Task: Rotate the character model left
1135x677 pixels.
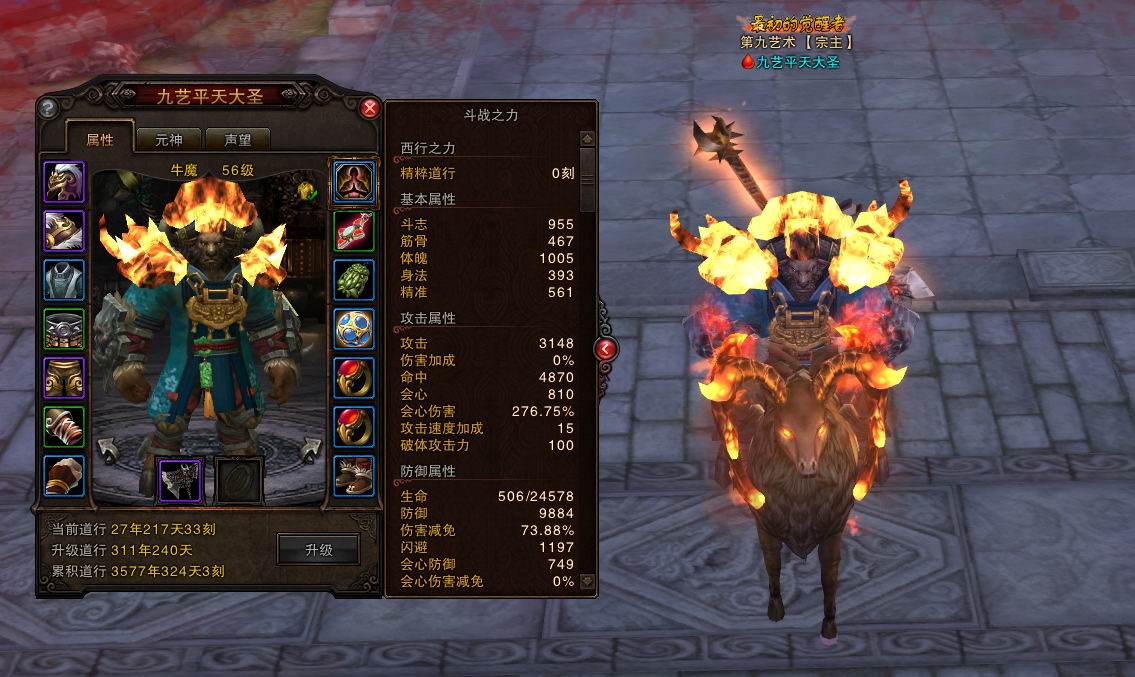Action: click(106, 449)
